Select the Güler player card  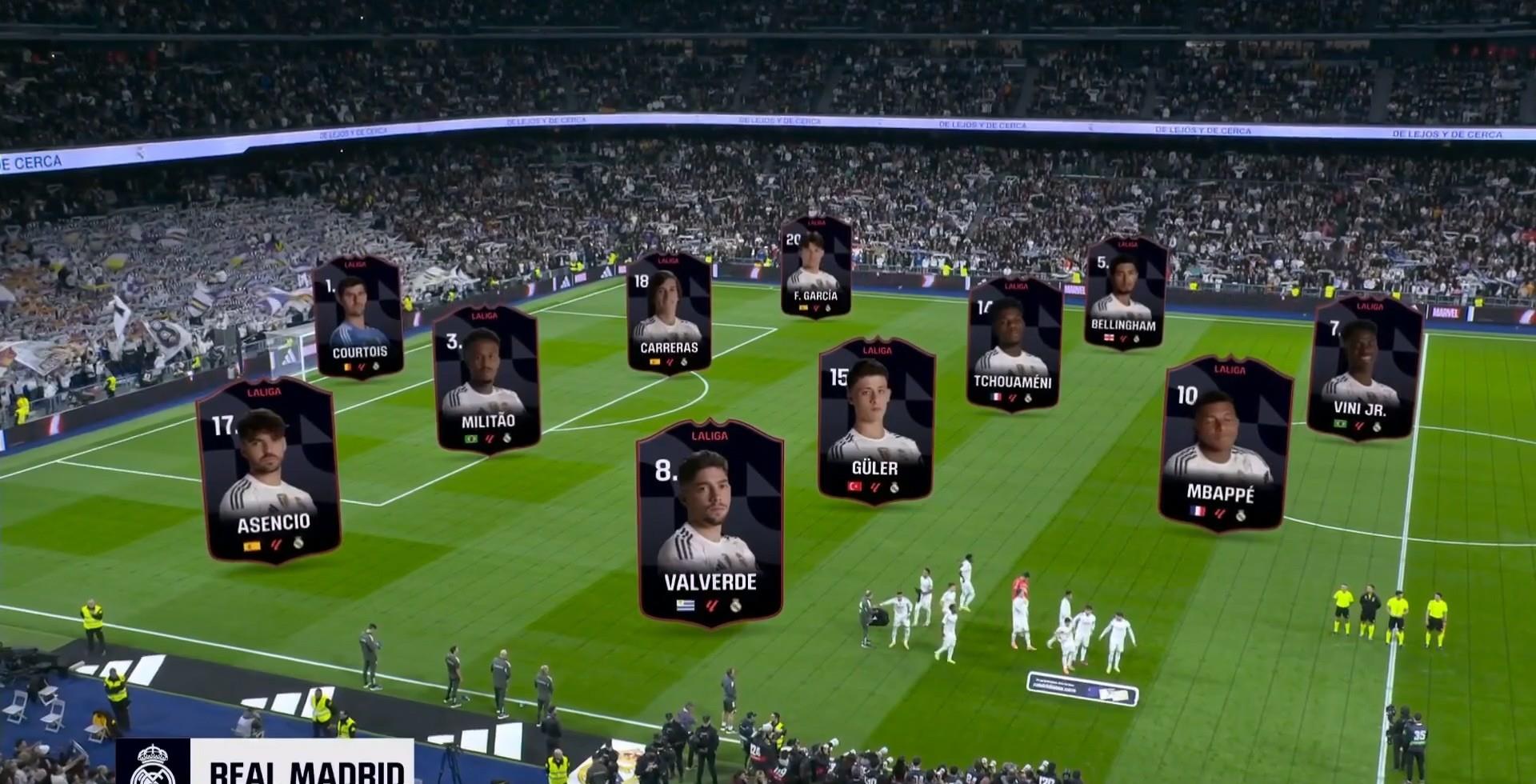(875, 420)
